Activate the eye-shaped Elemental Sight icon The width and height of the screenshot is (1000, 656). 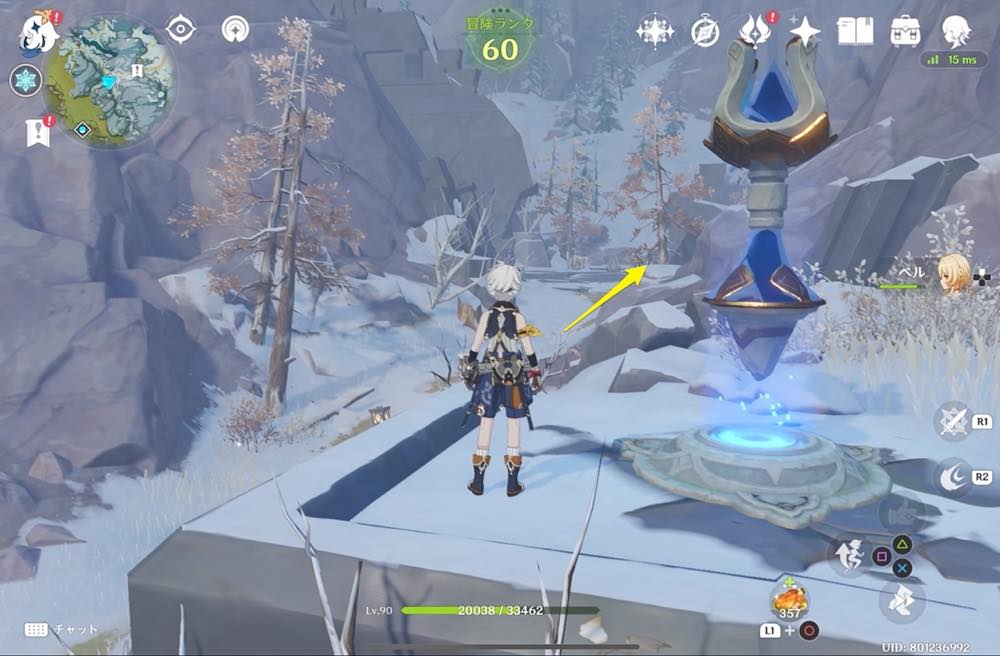coord(181,29)
